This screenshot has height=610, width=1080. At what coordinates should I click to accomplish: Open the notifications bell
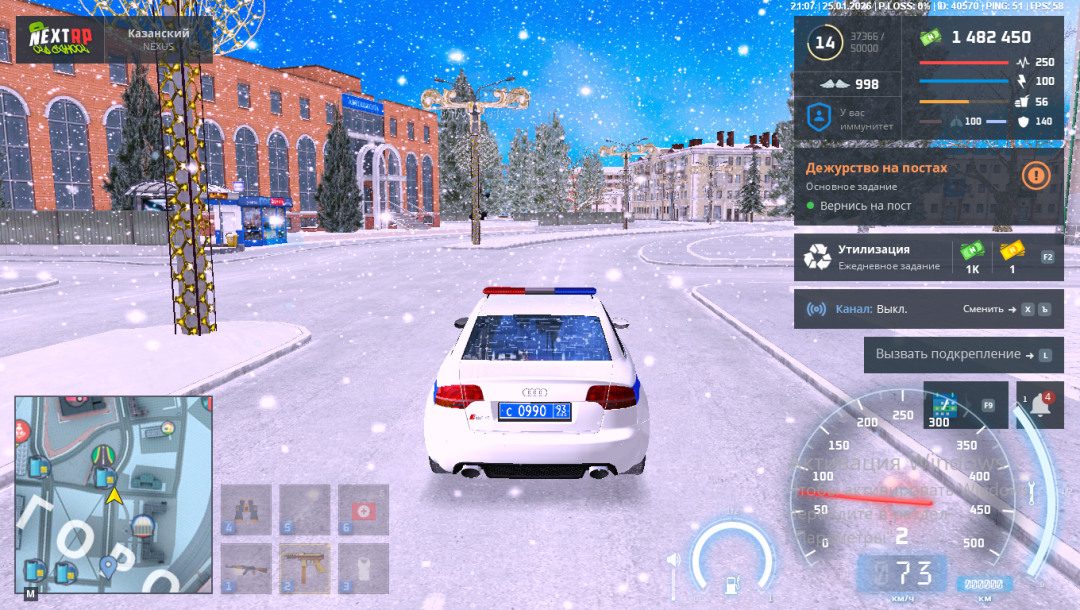tap(1039, 406)
